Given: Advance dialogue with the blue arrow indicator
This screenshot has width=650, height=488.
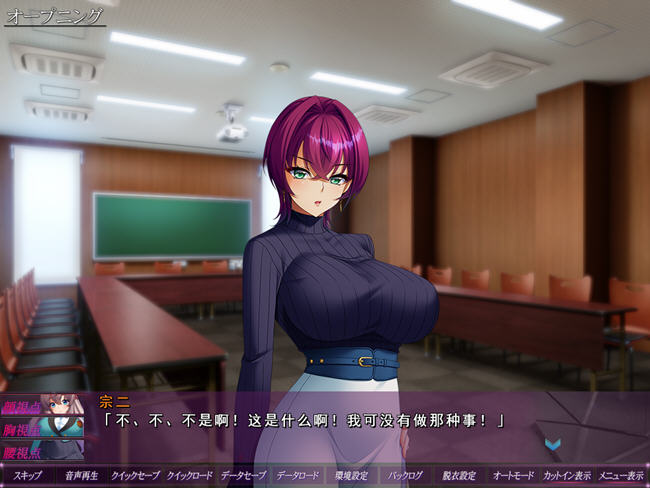Looking at the screenshot, I should coord(552,443).
